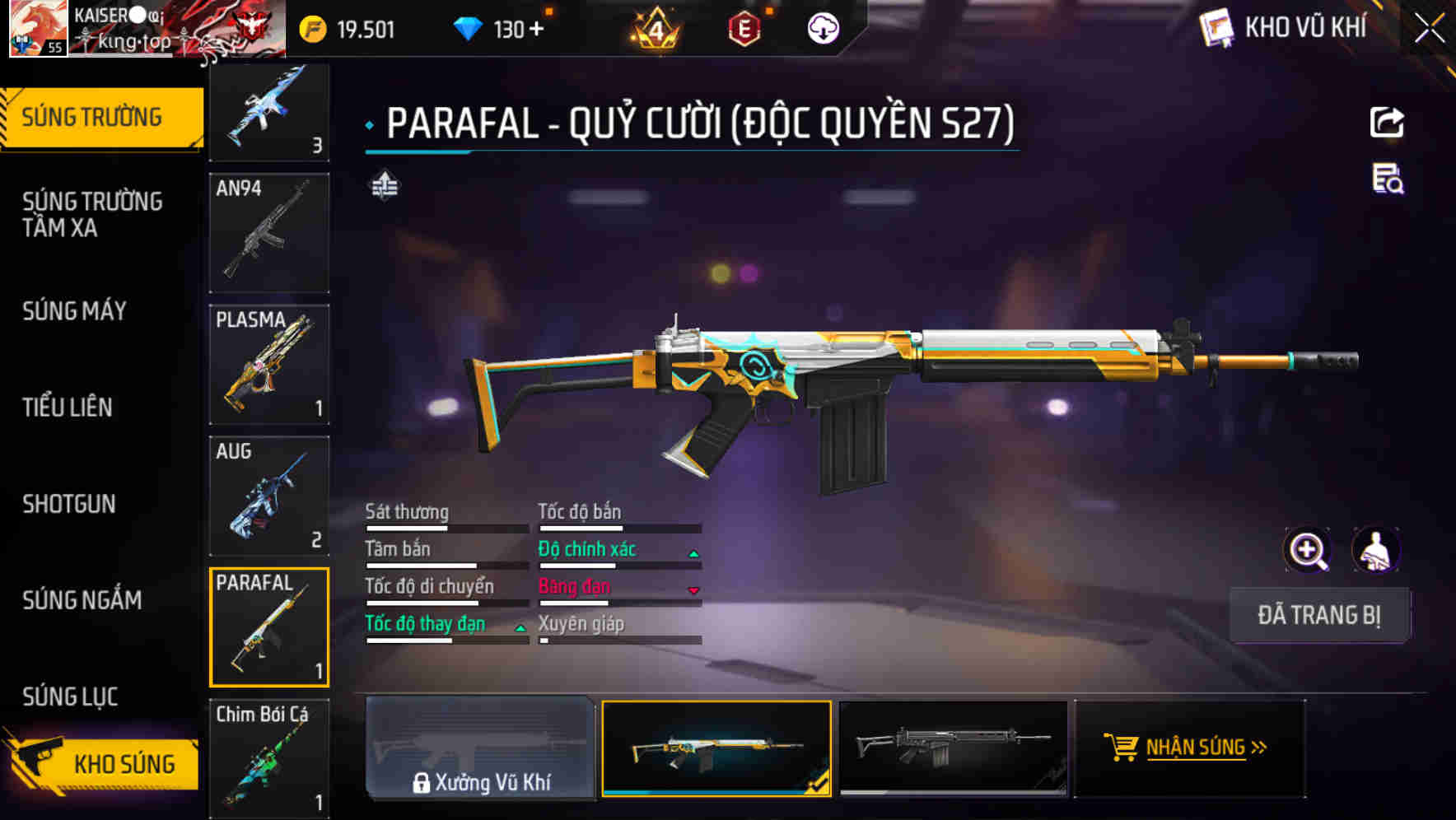
Task: Open the Nhận Súng shop link
Action: tap(1189, 748)
